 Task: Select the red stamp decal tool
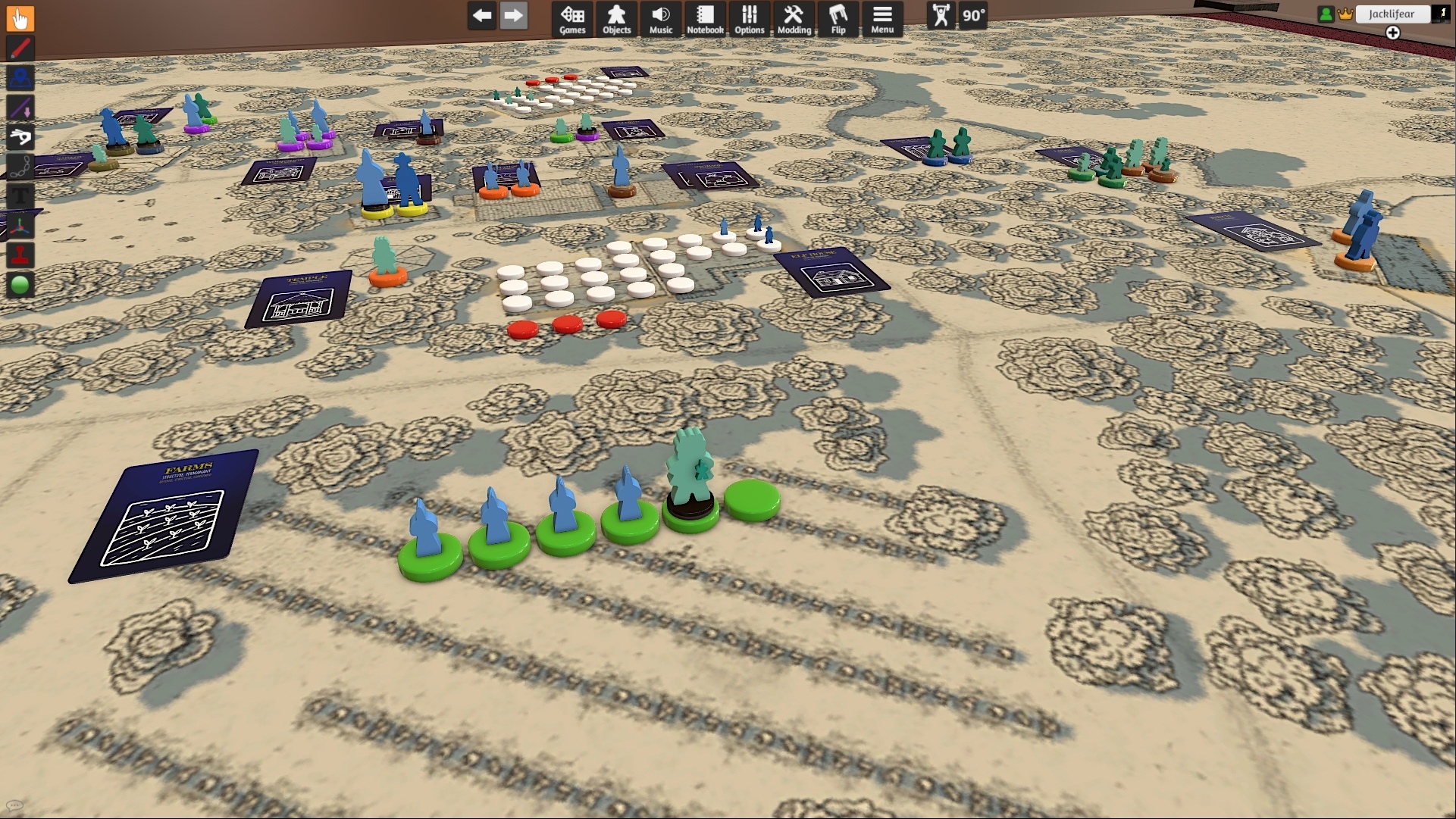tap(20, 255)
